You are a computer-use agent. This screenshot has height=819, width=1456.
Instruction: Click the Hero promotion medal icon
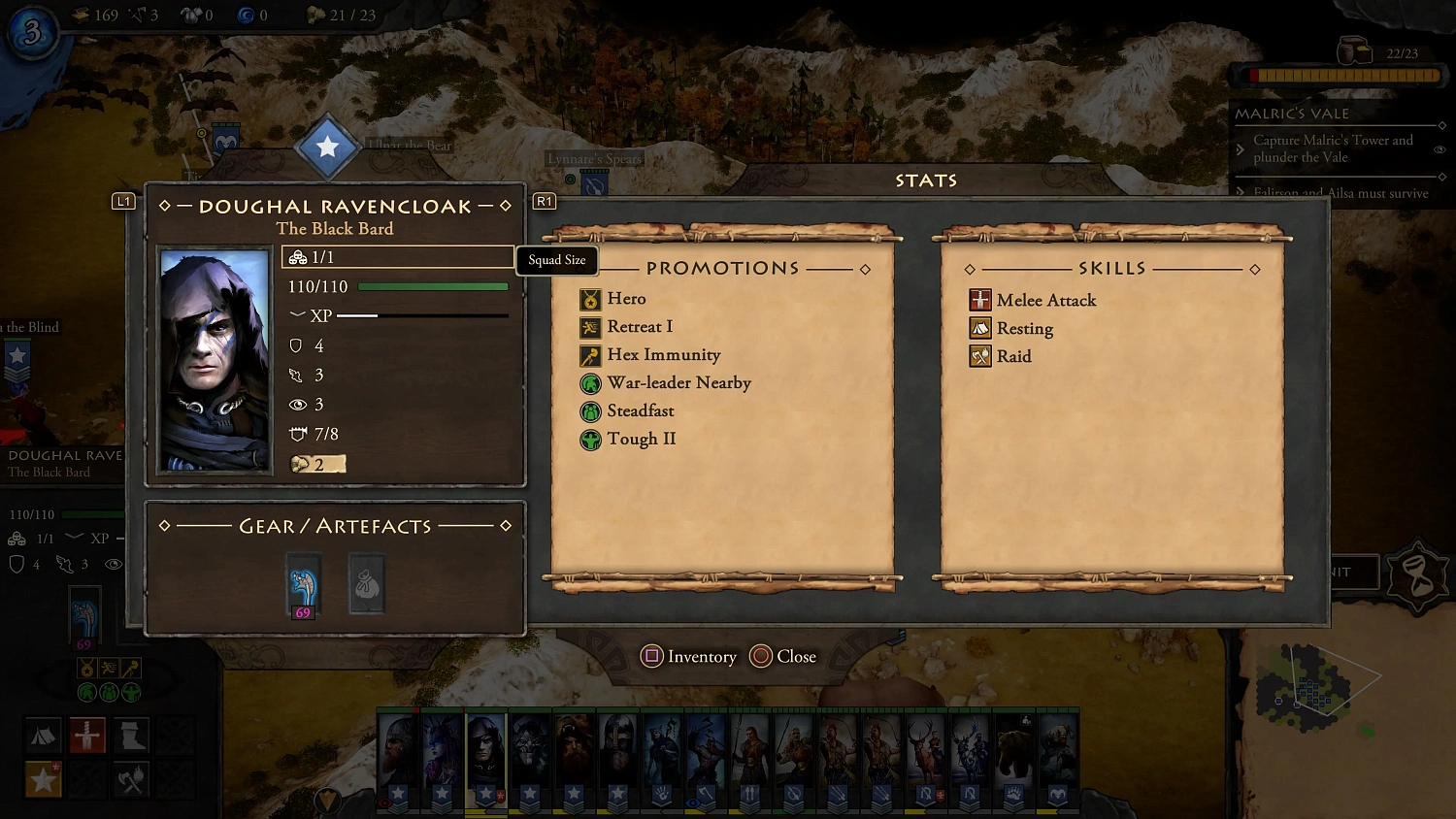click(591, 299)
